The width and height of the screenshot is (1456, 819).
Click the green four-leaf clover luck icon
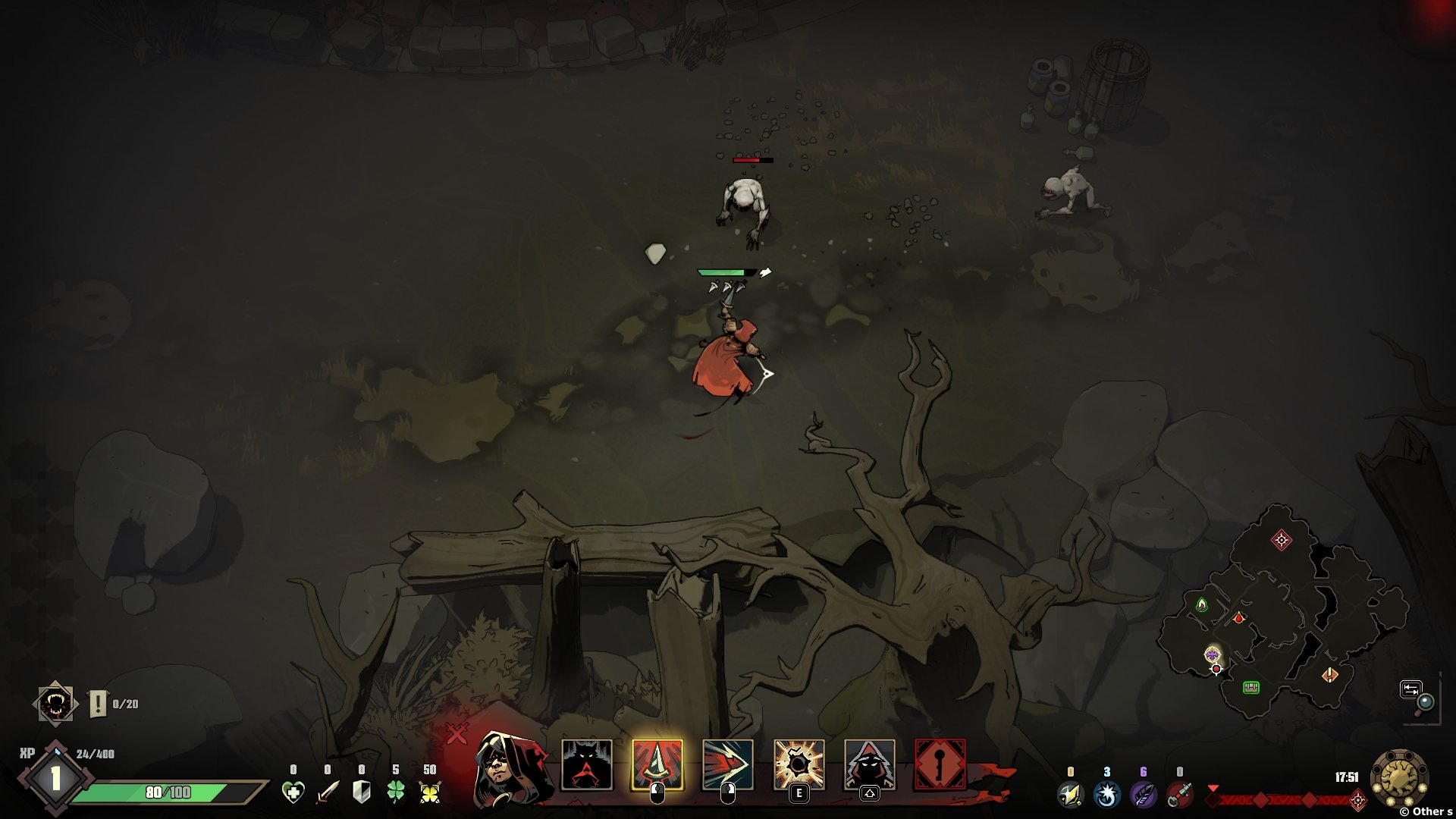[396, 792]
